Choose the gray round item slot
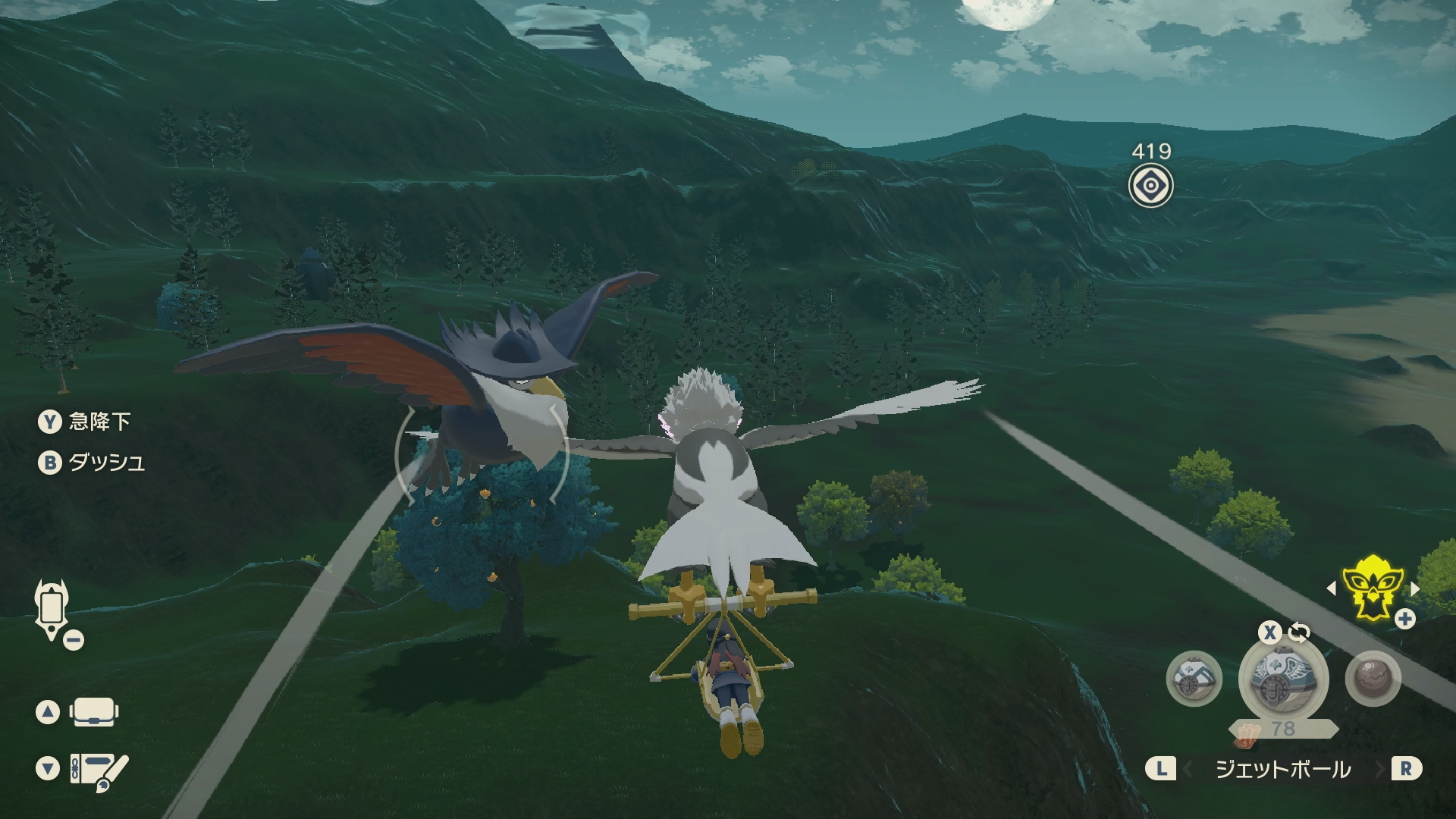Image resolution: width=1456 pixels, height=819 pixels. (1373, 679)
